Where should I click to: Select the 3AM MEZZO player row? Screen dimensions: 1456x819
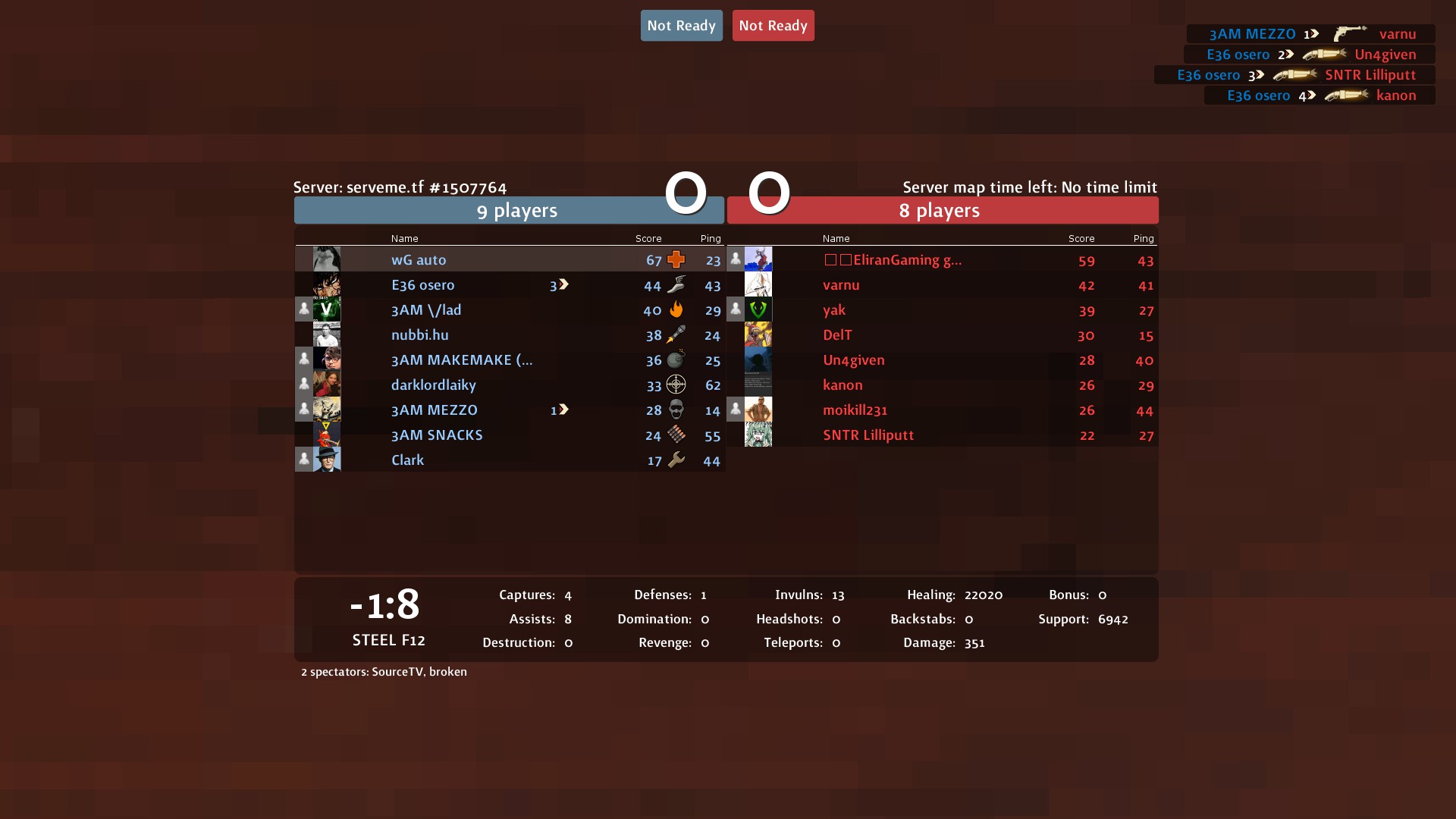pos(435,410)
